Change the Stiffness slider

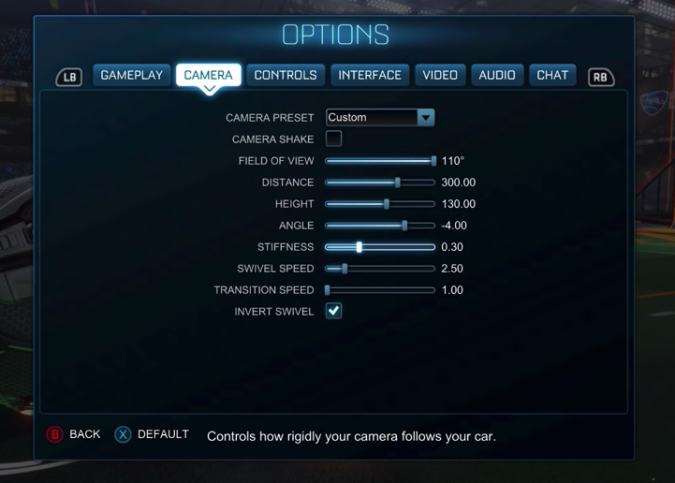coord(380,246)
